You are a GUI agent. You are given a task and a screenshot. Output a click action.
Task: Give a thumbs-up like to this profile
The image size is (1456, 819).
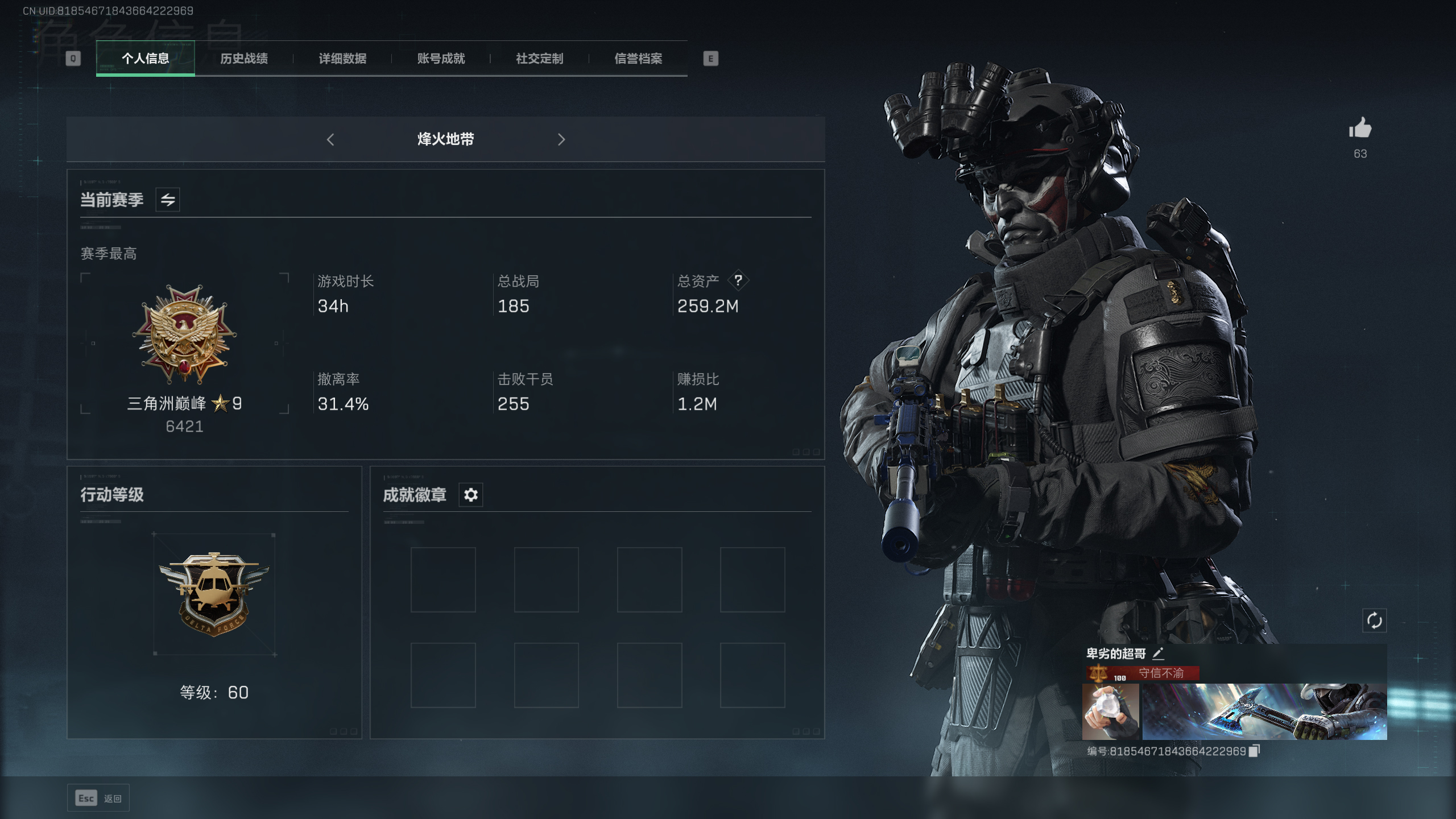coord(1360,129)
